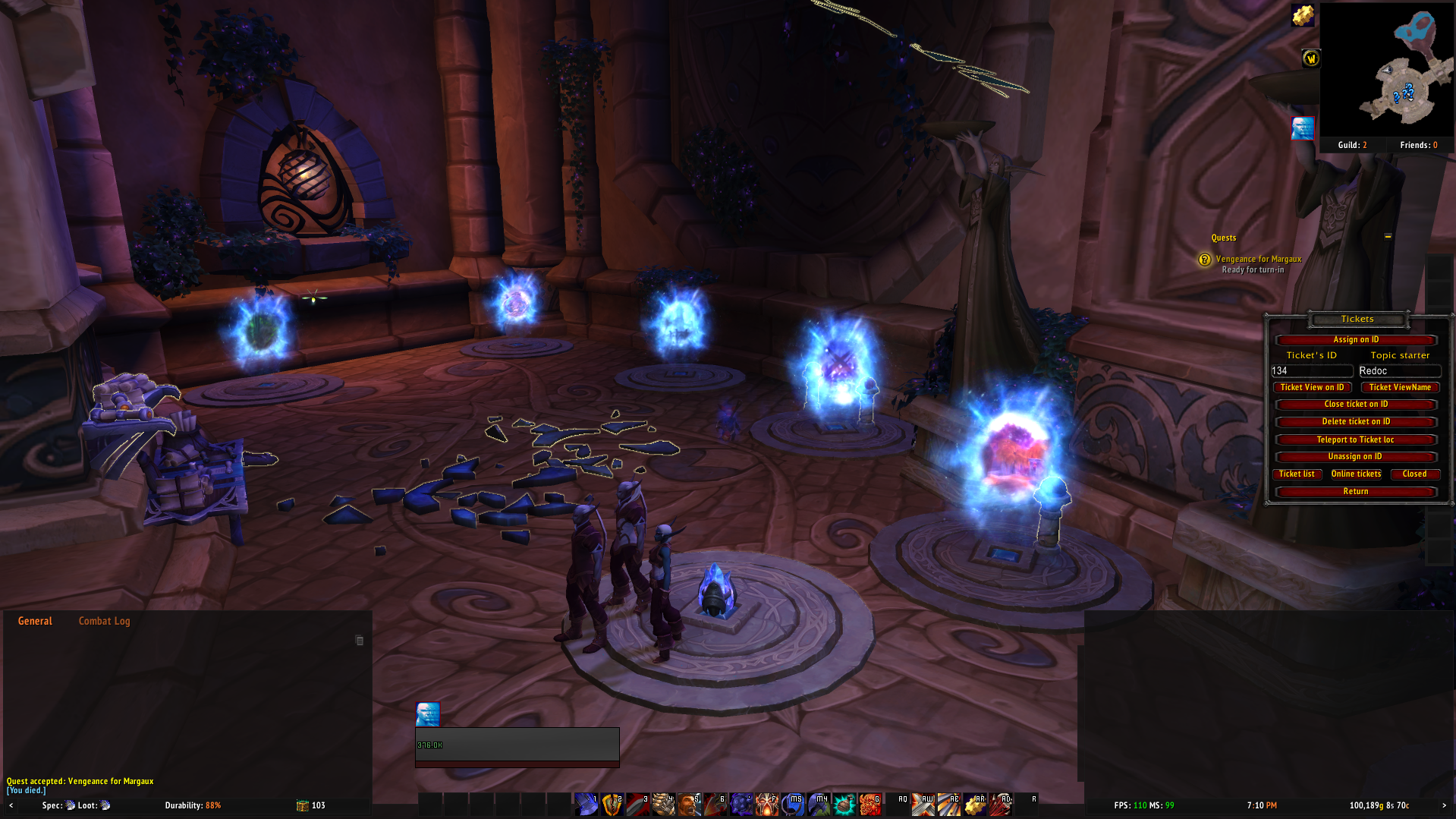This screenshot has width=1456, height=819.
Task: View Online tickets
Action: point(1356,474)
